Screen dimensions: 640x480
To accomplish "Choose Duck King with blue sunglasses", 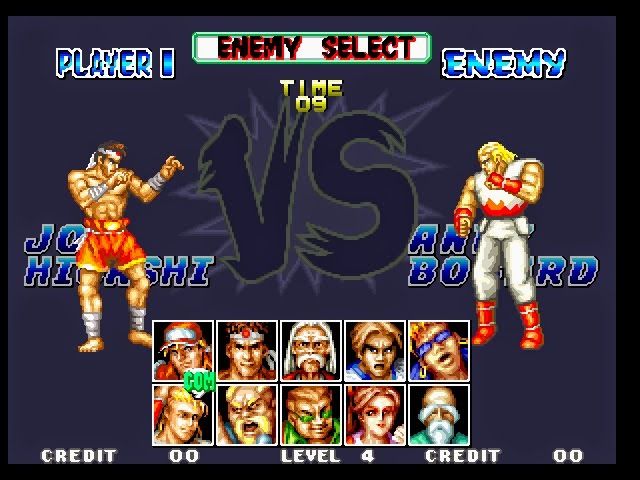I will (x=439, y=351).
